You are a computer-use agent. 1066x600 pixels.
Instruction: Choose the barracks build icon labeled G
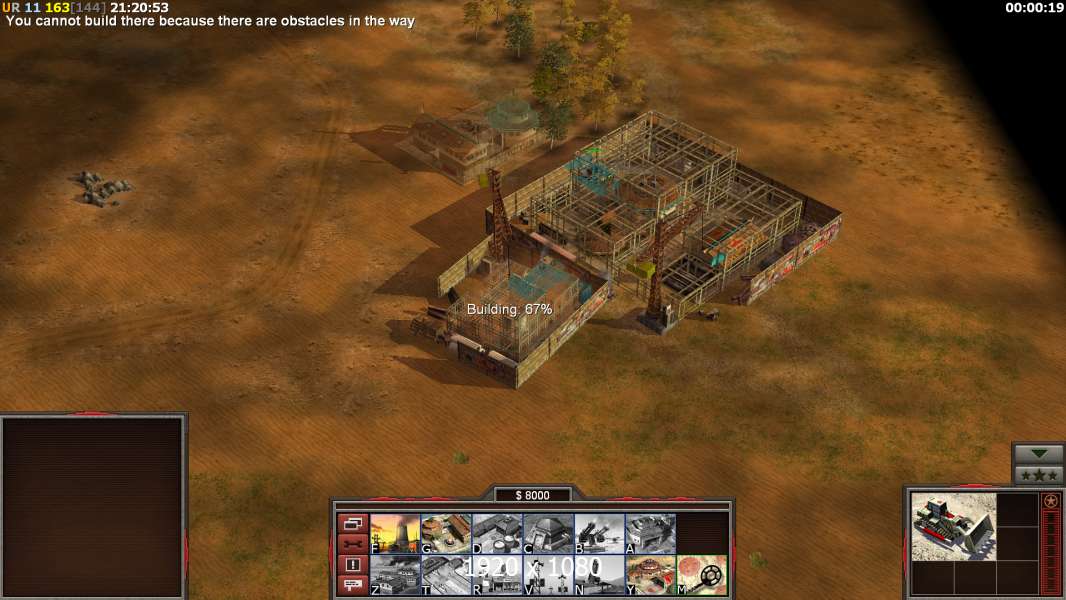[x=446, y=534]
